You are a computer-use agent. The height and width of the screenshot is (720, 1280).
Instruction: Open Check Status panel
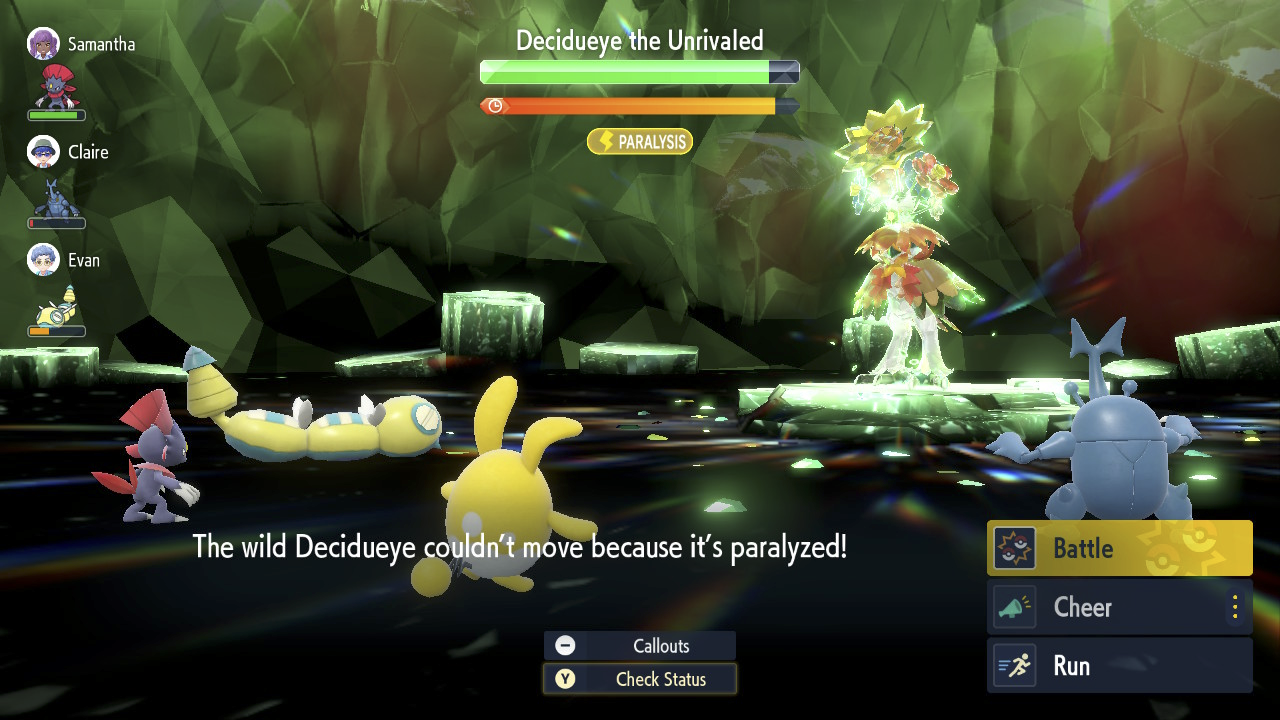pos(640,679)
